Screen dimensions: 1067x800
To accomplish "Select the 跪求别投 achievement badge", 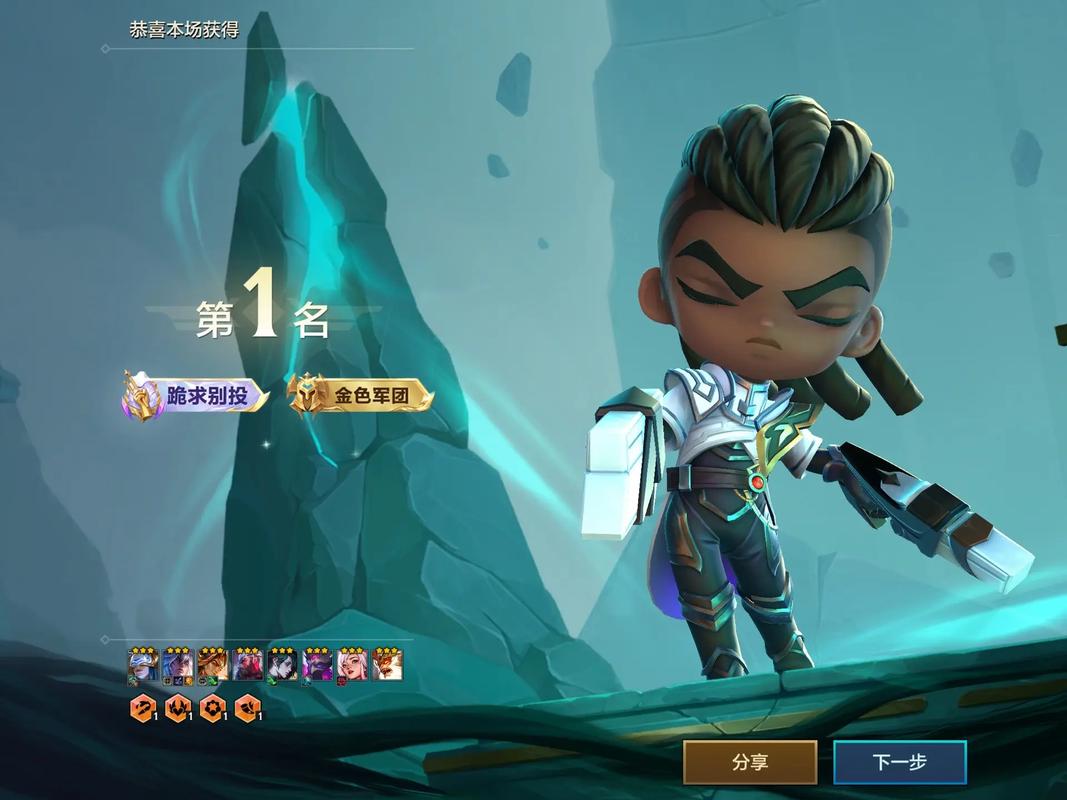I will coord(196,396).
